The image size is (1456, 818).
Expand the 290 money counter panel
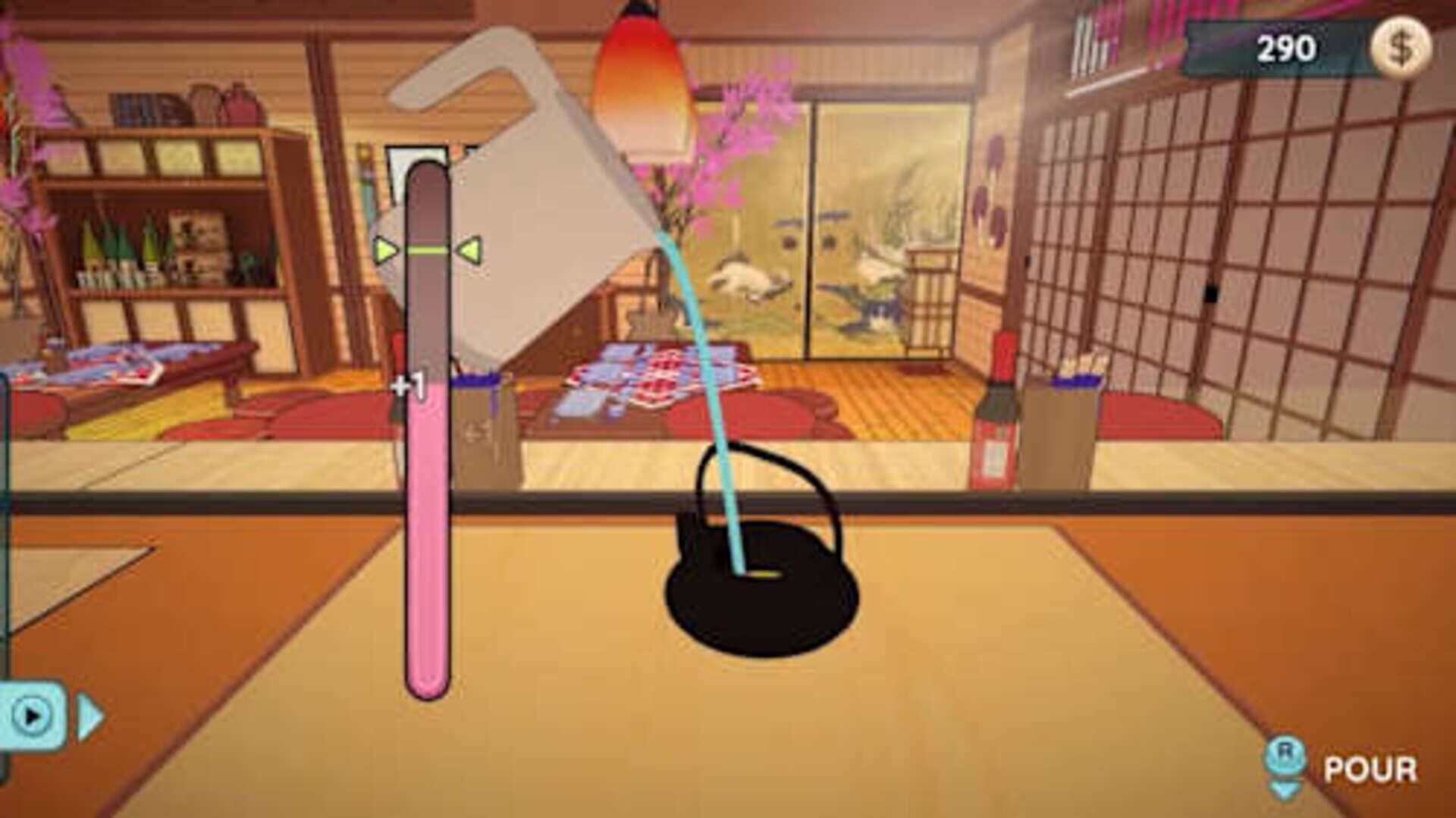[x=1282, y=45]
